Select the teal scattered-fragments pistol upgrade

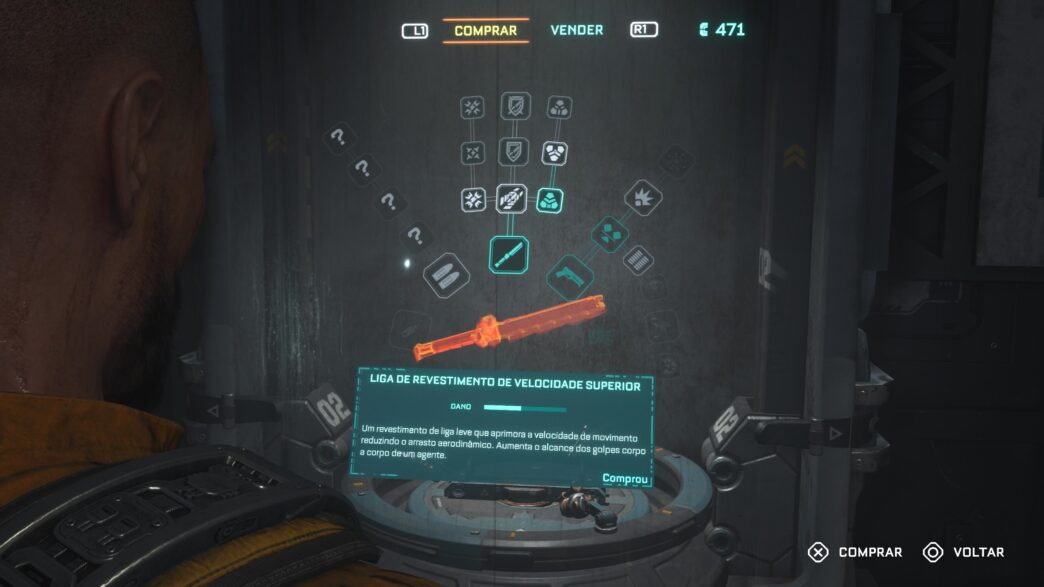607,235
